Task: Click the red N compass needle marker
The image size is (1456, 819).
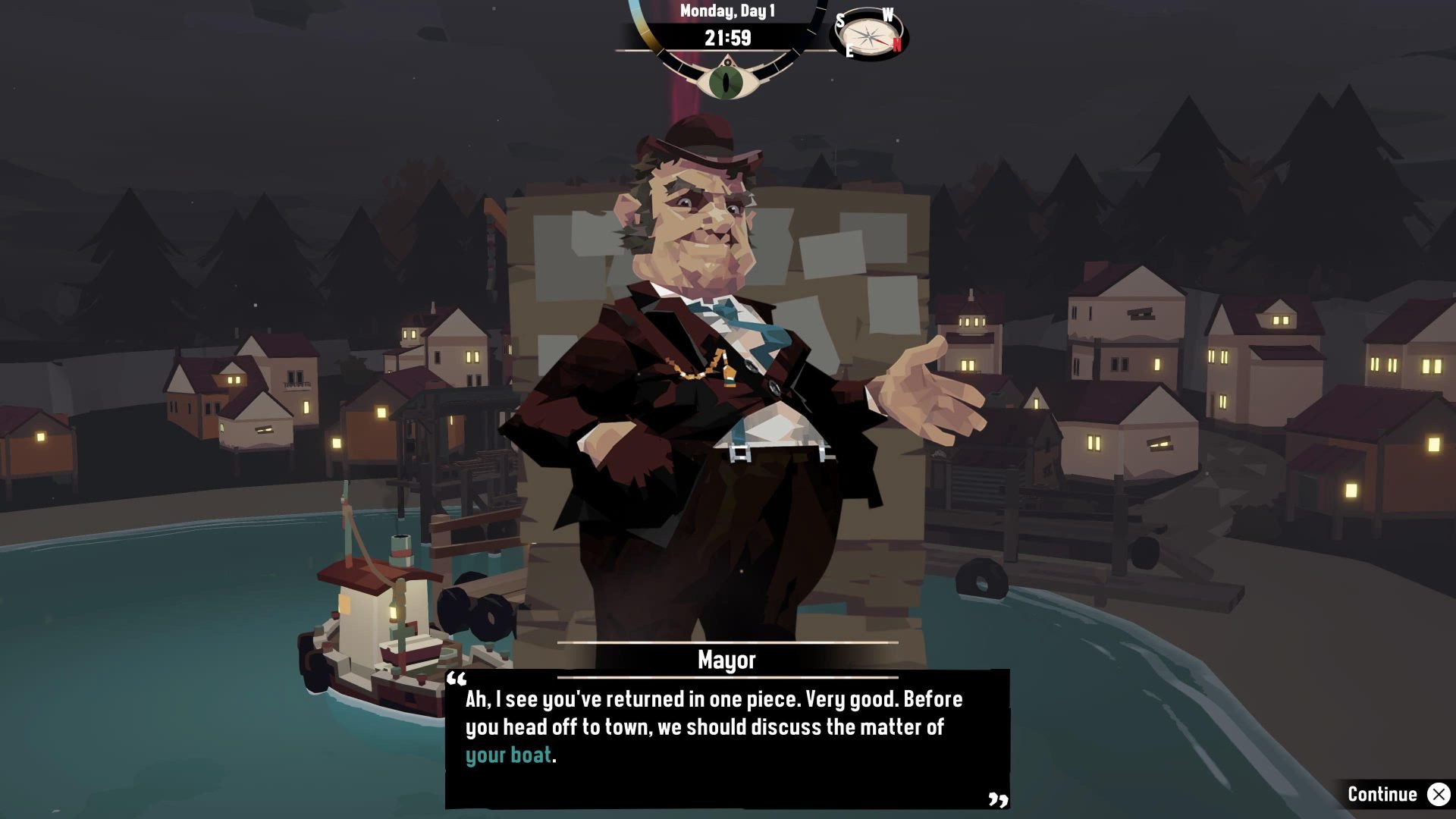Action: click(x=897, y=45)
